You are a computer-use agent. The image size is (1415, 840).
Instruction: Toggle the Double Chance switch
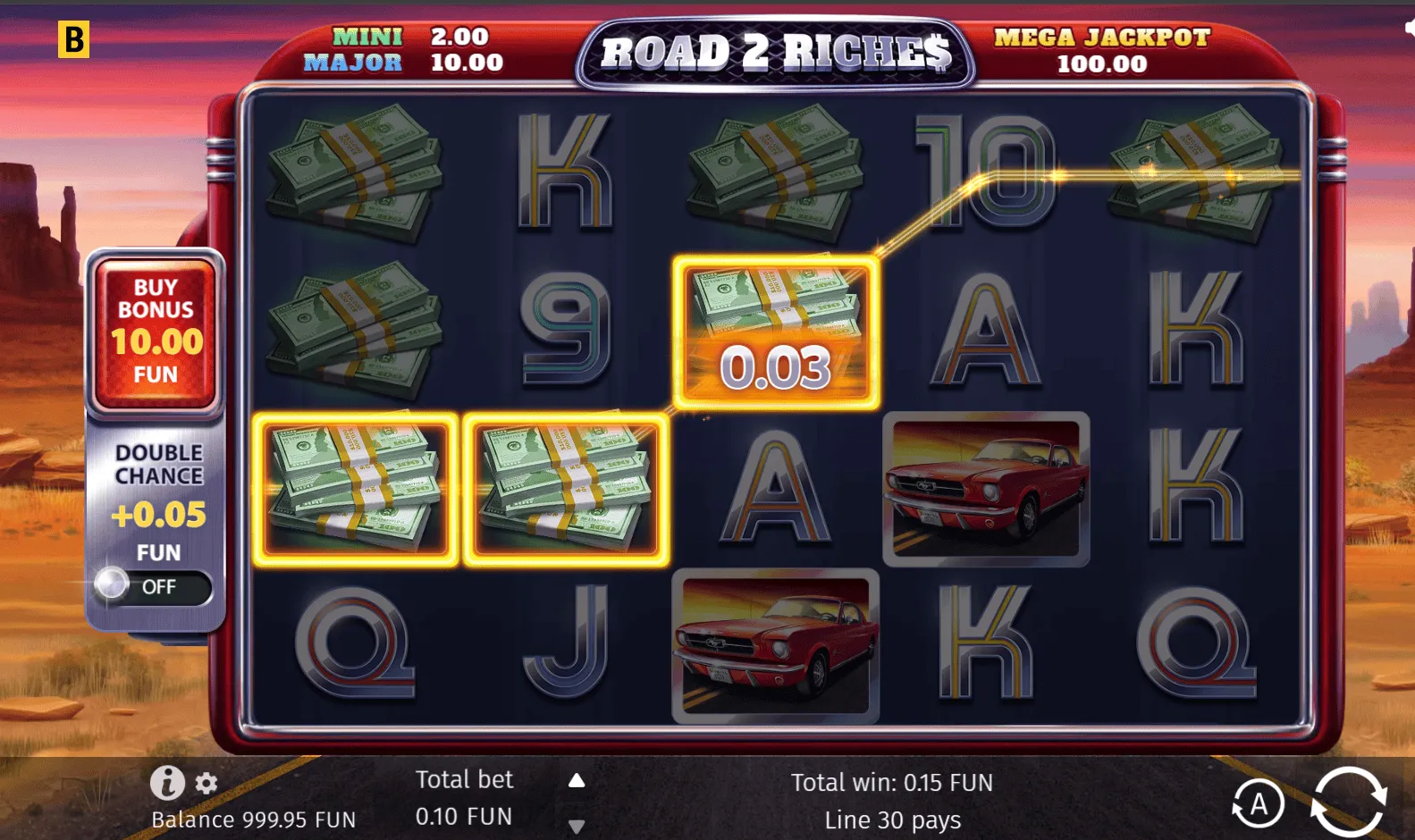[x=153, y=586]
